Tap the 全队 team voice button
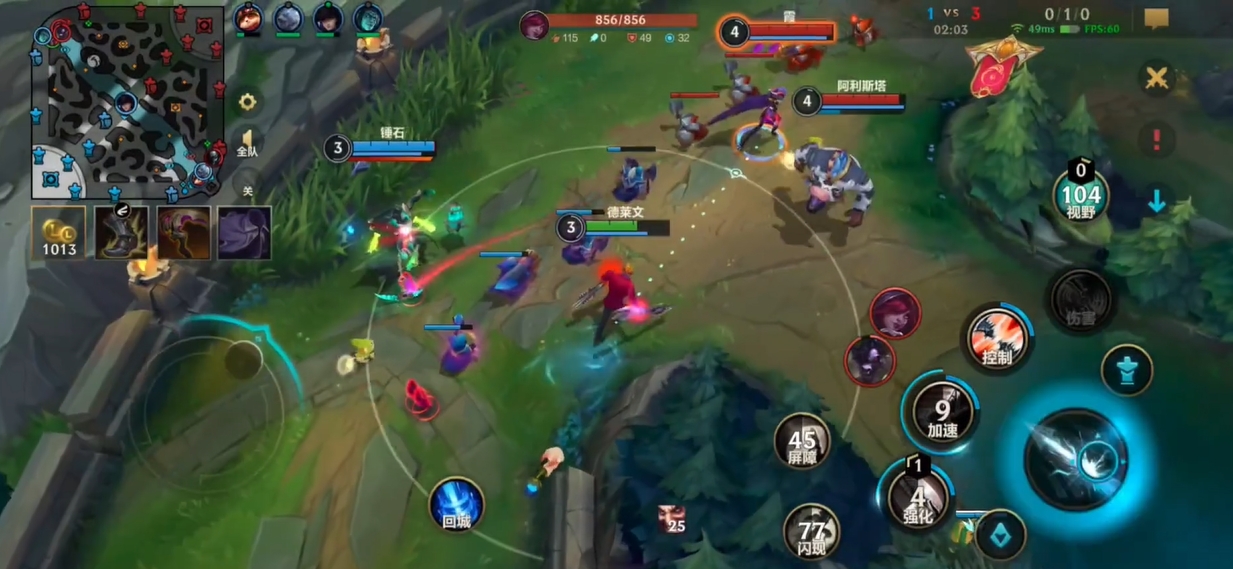 click(x=247, y=142)
